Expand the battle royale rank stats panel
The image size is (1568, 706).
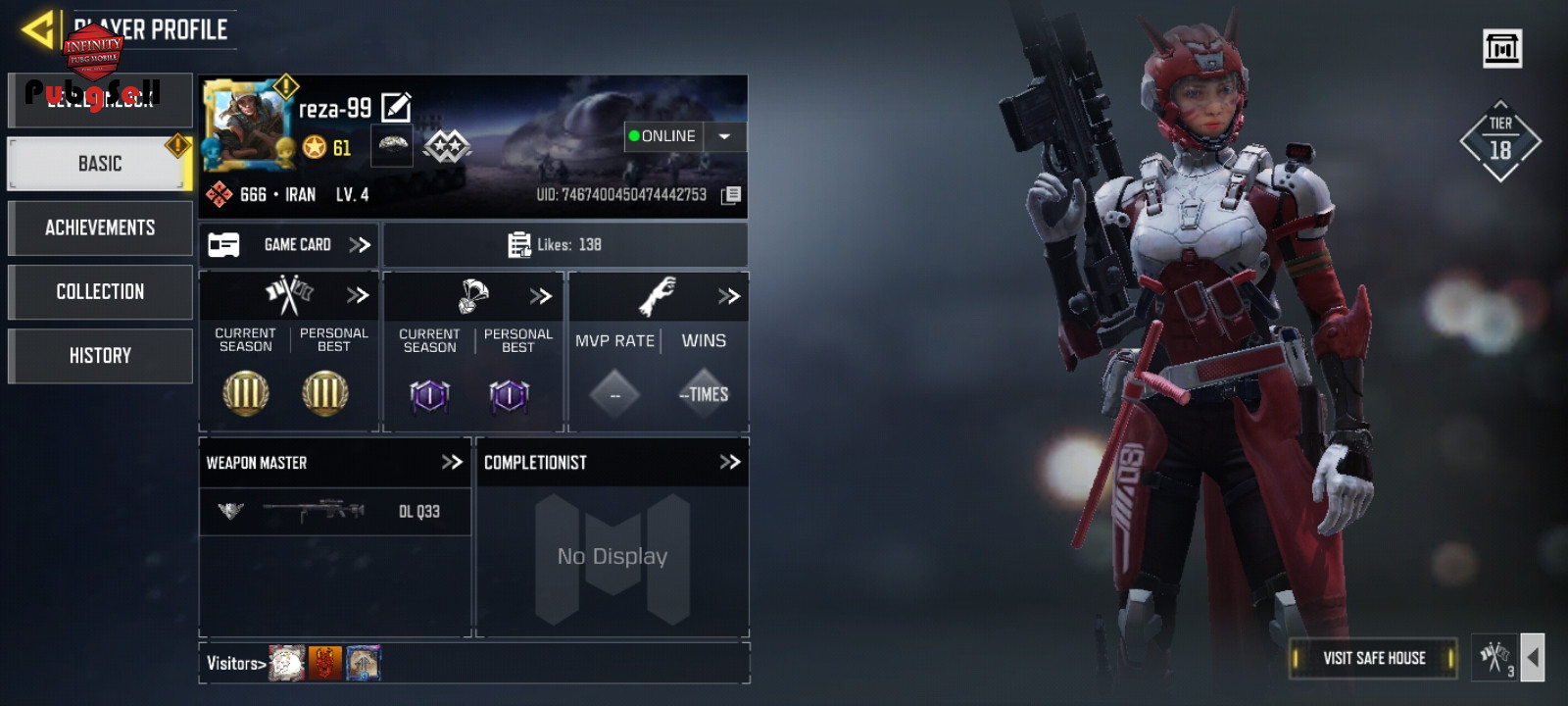pos(541,296)
